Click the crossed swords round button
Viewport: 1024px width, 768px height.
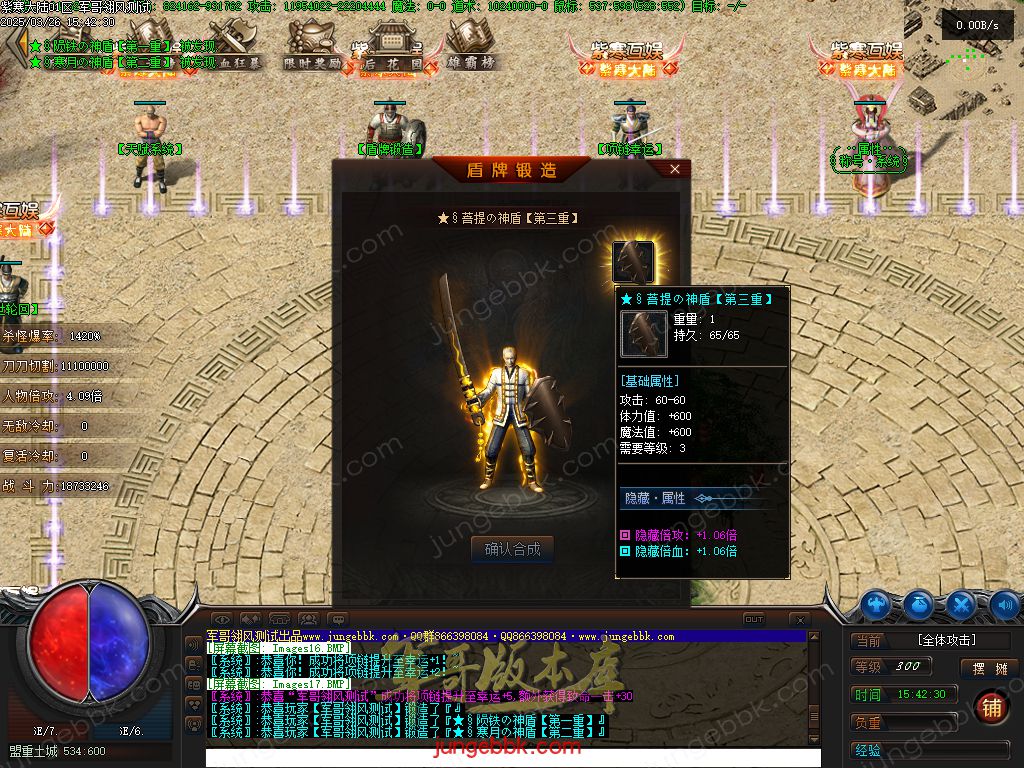961,604
